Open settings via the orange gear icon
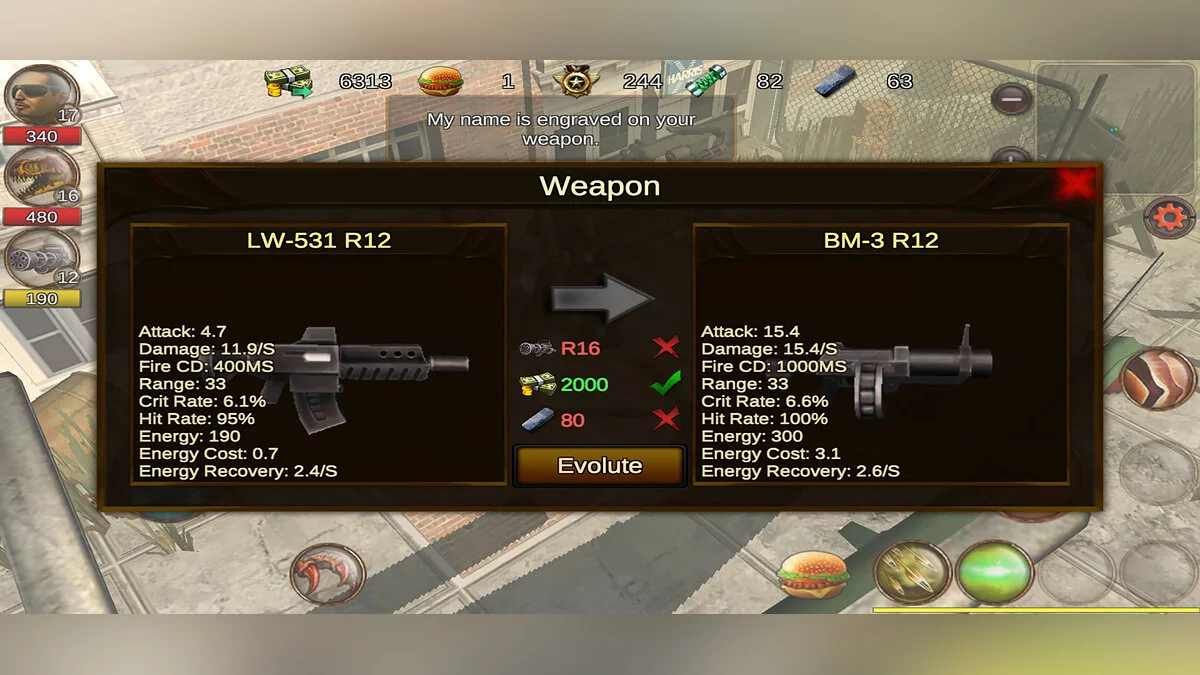 pyautogui.click(x=1168, y=216)
